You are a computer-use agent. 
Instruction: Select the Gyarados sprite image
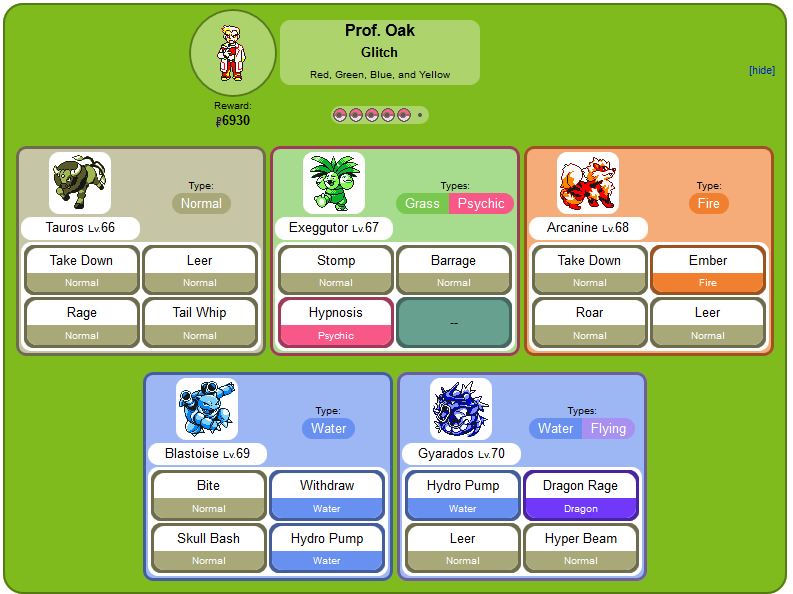coord(461,408)
